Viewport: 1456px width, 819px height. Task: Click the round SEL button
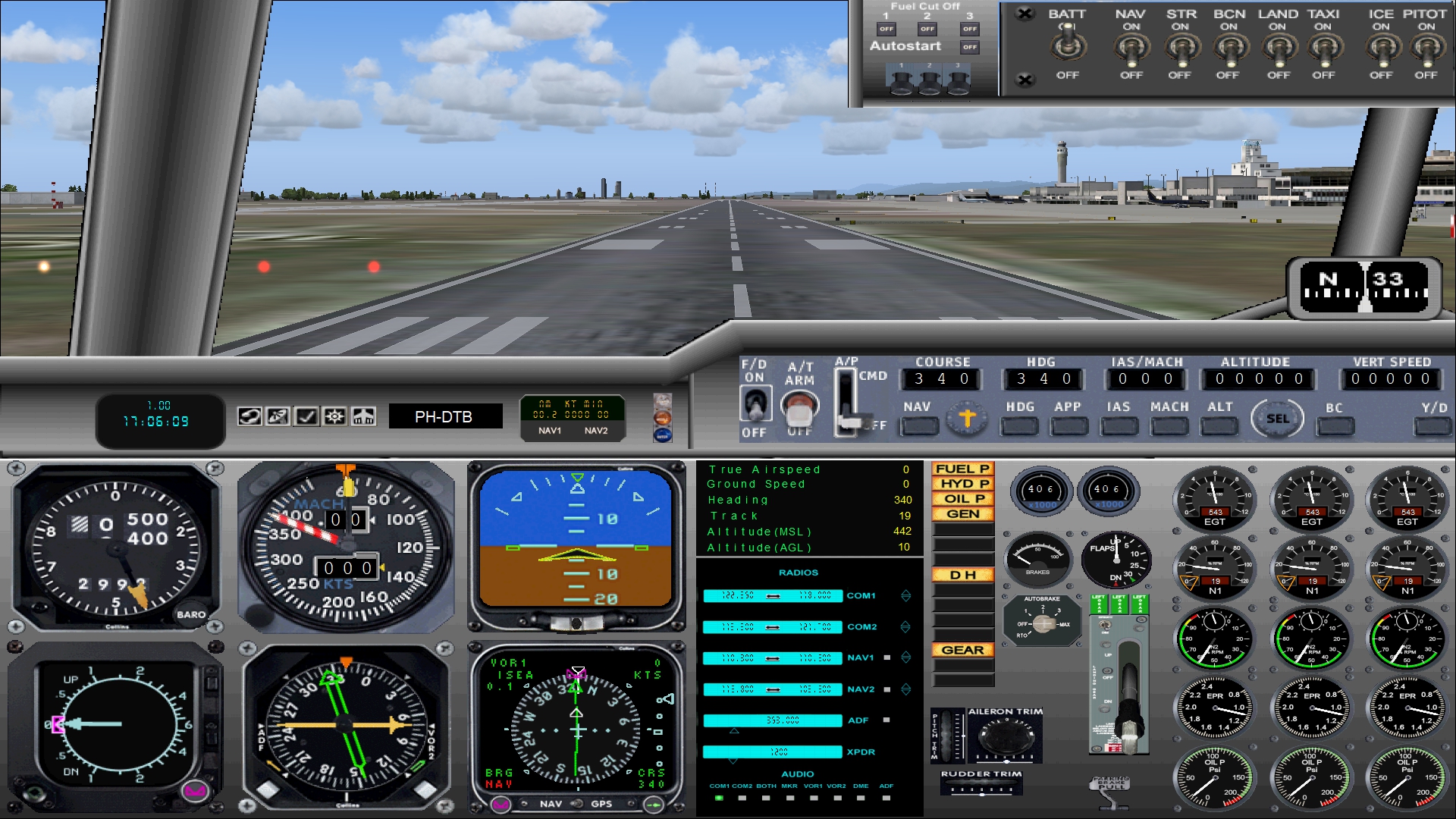[x=1277, y=419]
